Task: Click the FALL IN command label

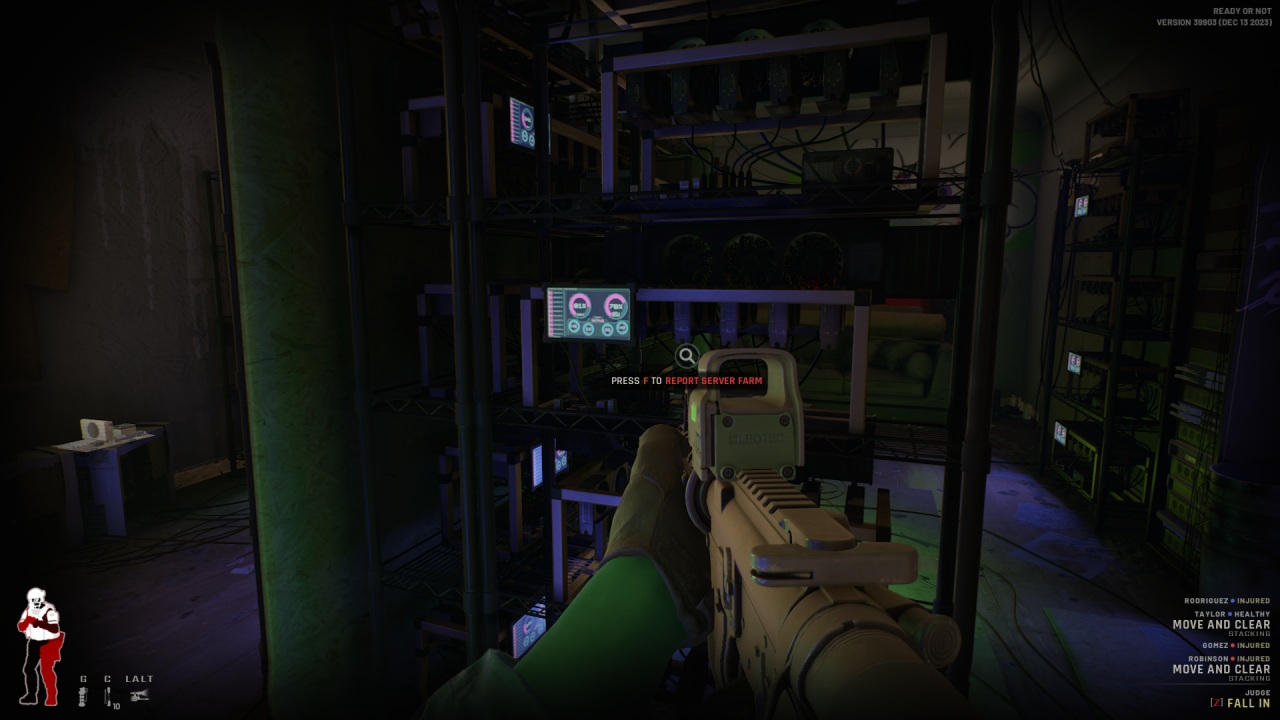Action: [x=1249, y=703]
